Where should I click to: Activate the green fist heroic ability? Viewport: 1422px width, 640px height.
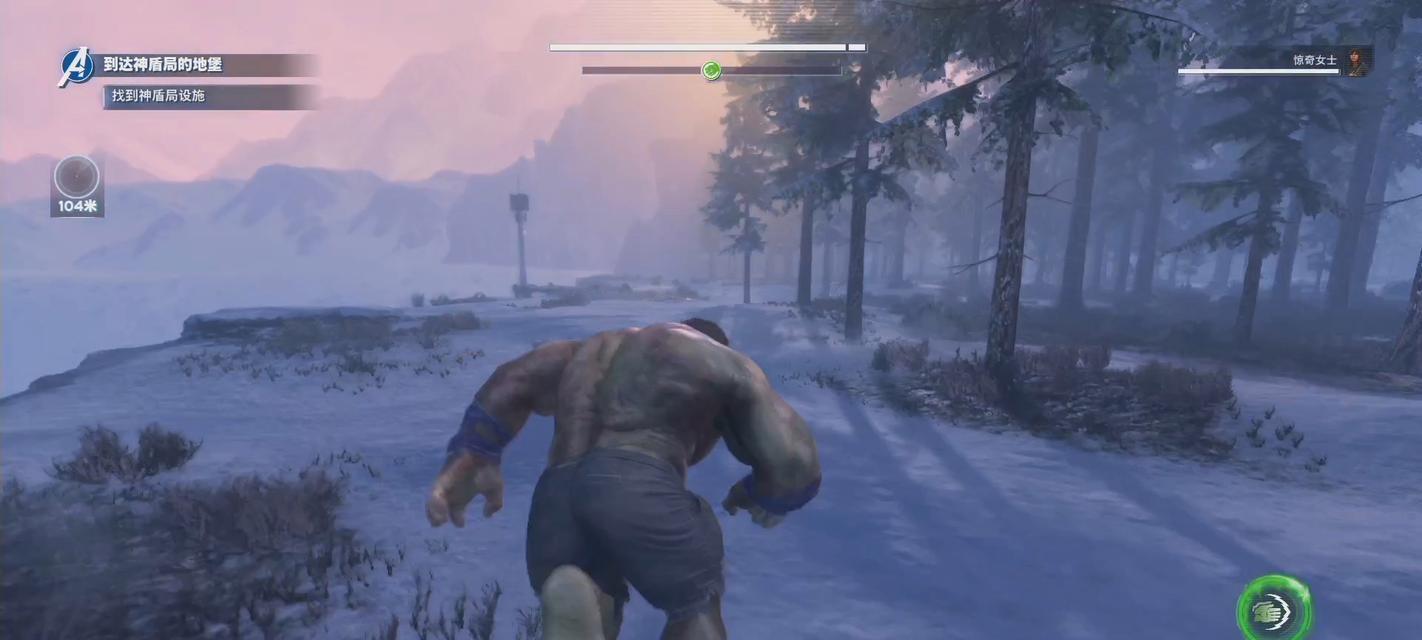[1273, 609]
